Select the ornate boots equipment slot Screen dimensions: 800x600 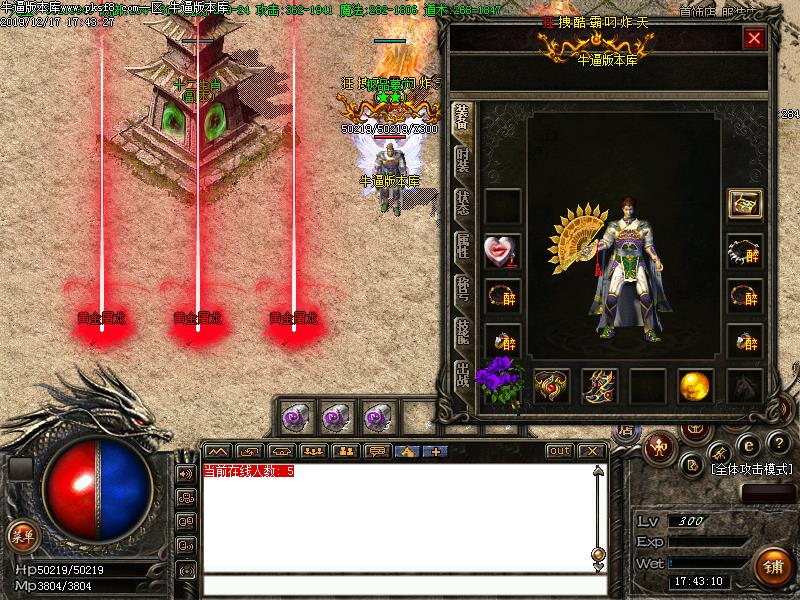click(600, 386)
